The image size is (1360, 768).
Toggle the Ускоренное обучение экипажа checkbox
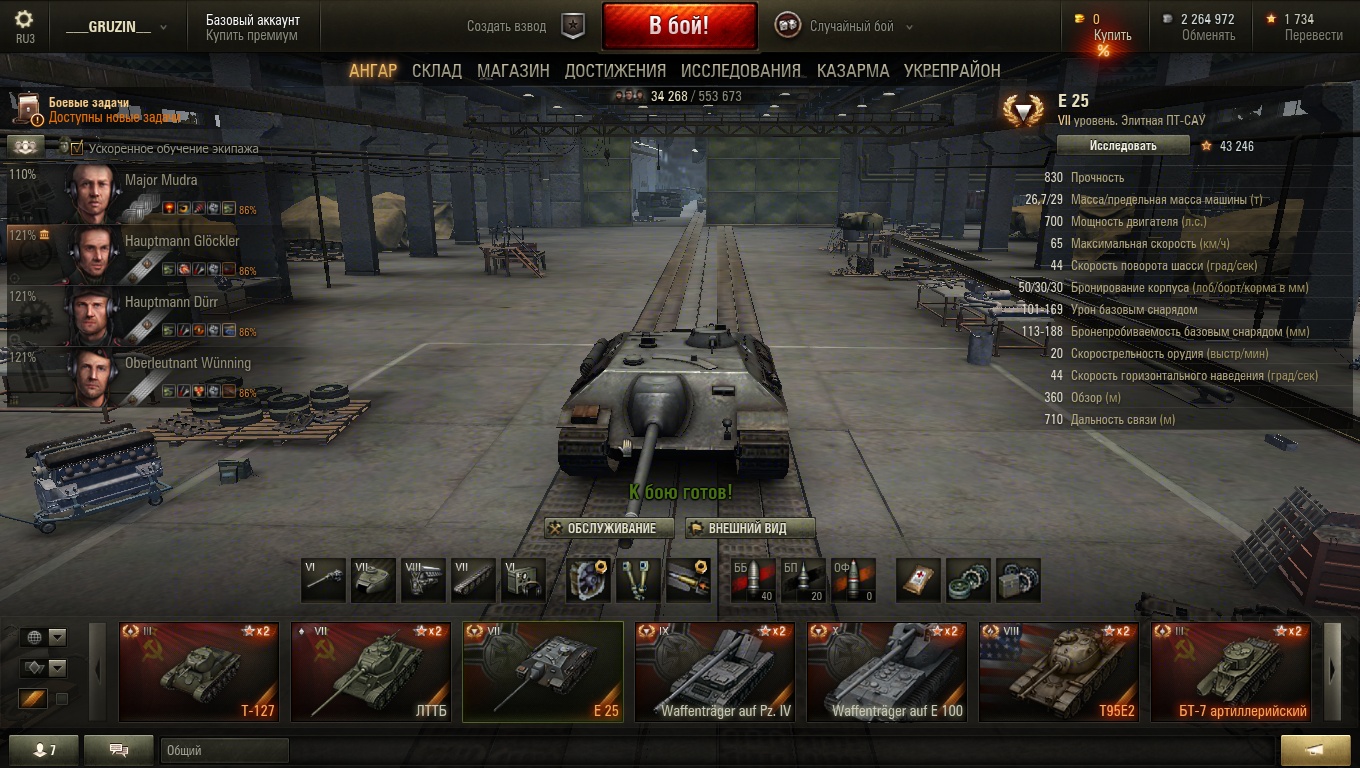click(x=77, y=148)
